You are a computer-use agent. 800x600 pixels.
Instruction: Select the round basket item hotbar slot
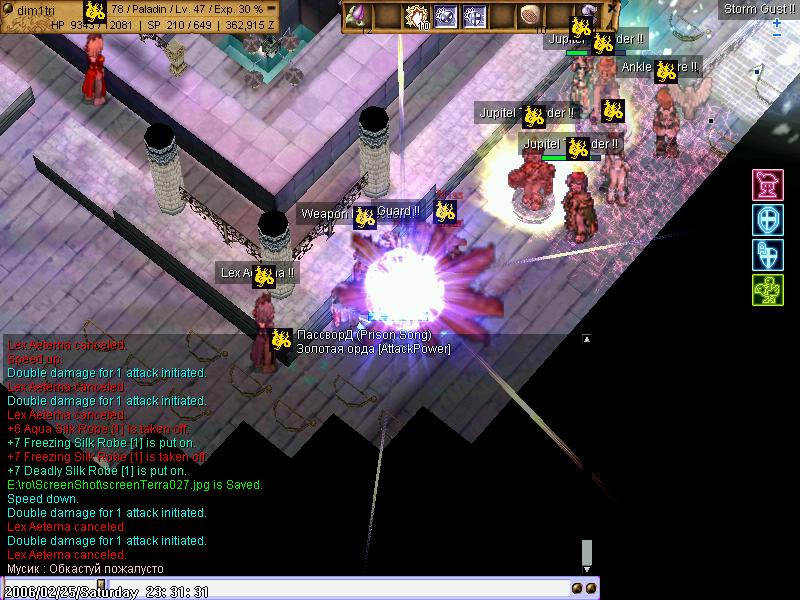pos(529,16)
